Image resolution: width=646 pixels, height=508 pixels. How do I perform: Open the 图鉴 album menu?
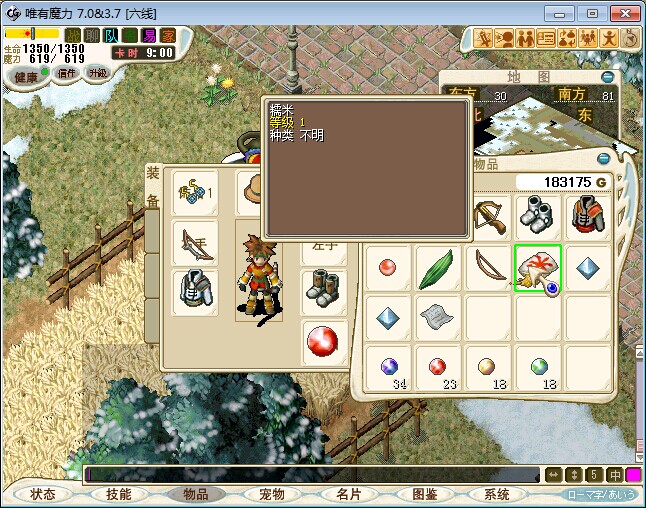pos(423,494)
